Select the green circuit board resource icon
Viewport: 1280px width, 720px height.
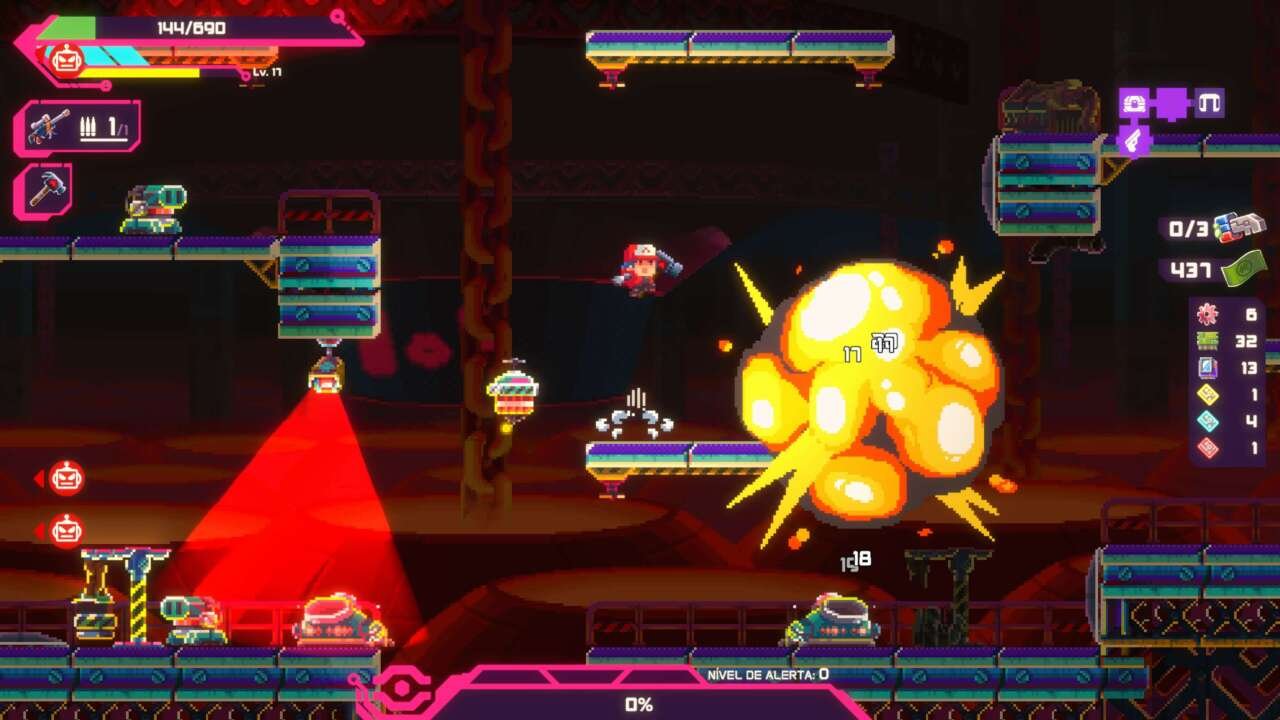(1208, 341)
